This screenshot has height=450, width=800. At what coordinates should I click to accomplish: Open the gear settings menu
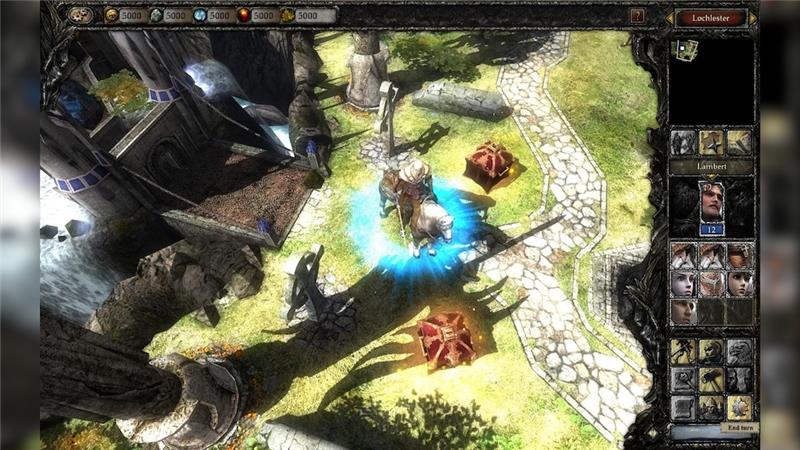(82, 15)
